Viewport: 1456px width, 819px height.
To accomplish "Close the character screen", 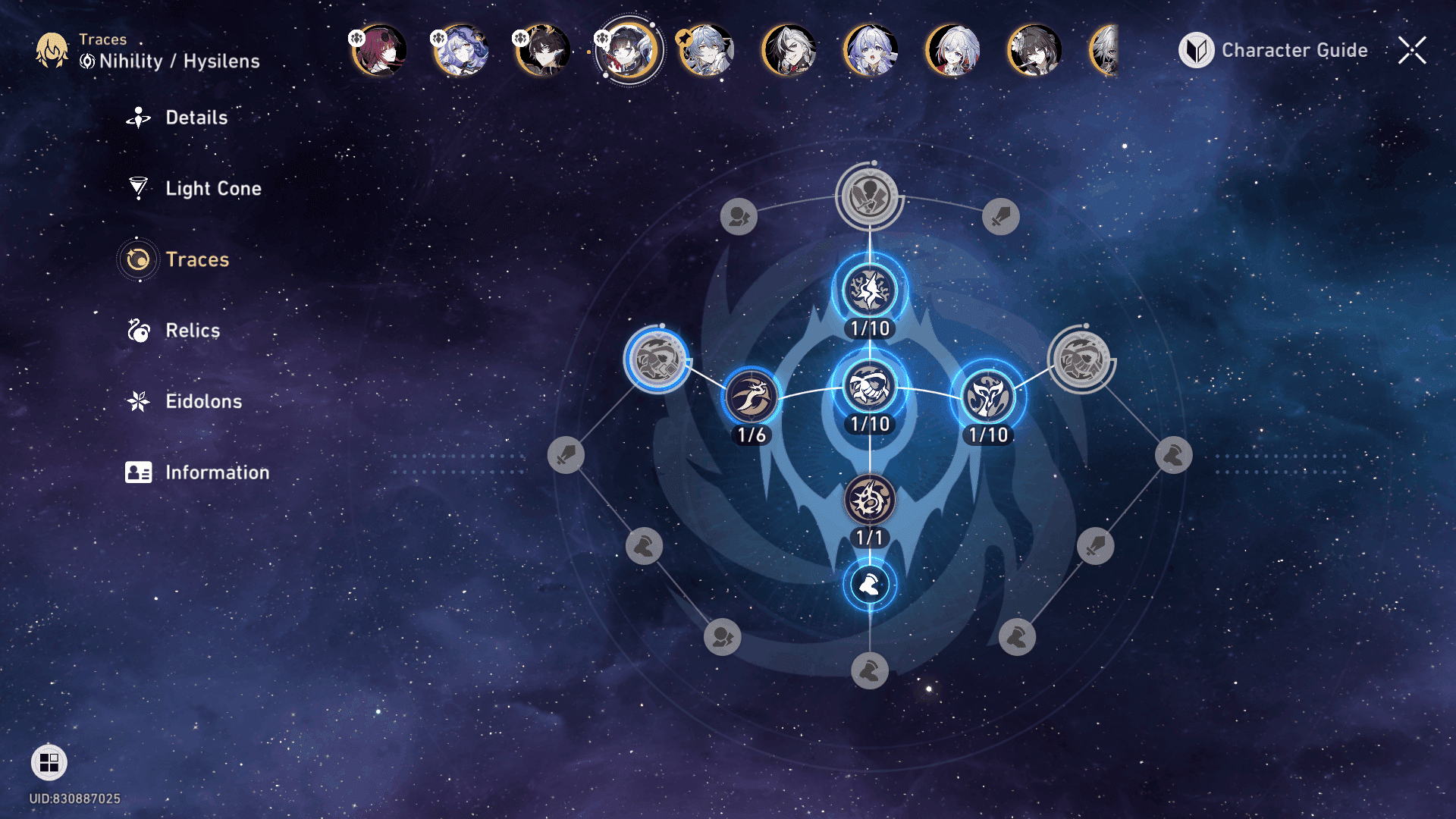I will coord(1412,51).
